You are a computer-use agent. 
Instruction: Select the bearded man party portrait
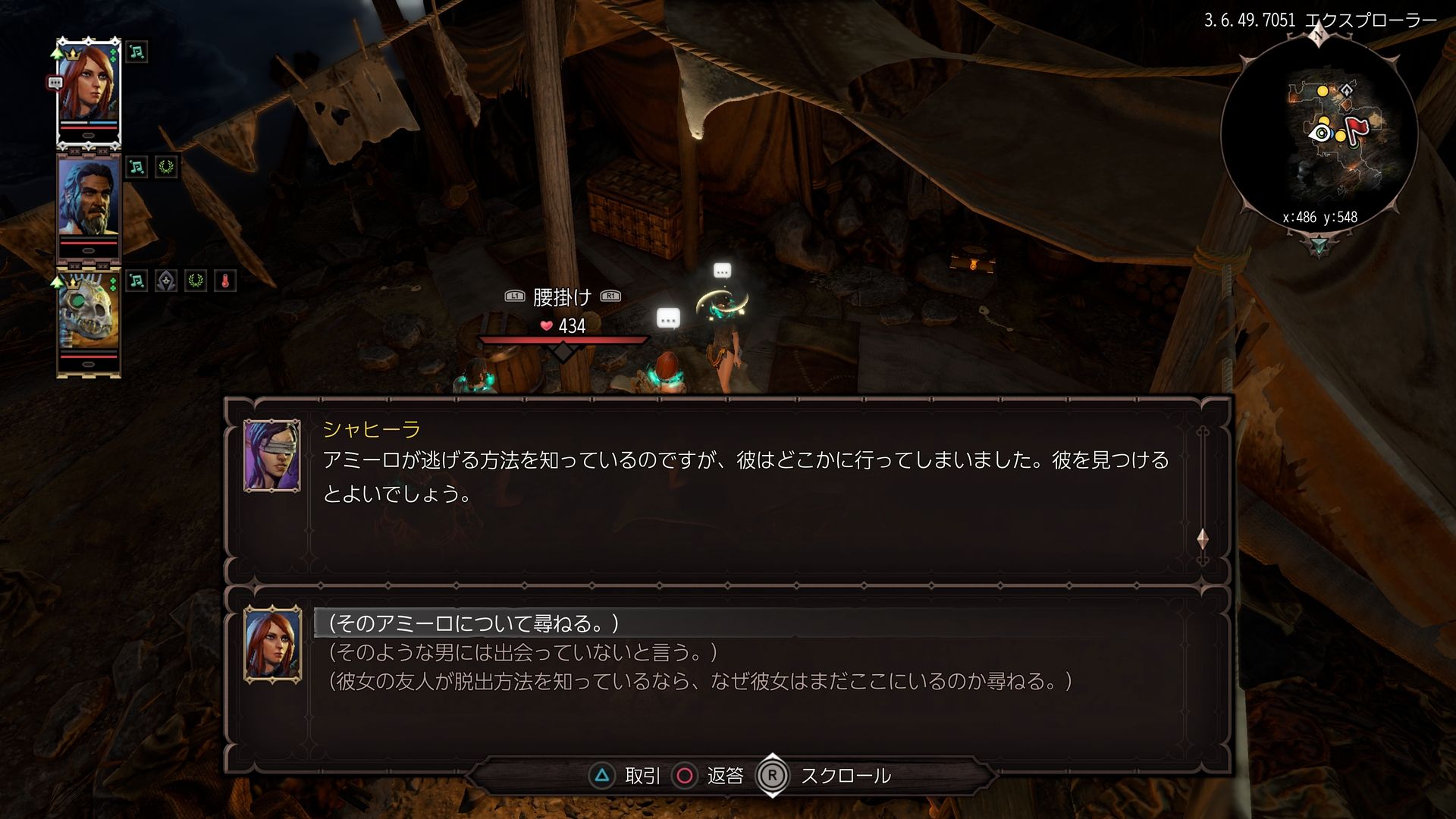tap(89, 205)
